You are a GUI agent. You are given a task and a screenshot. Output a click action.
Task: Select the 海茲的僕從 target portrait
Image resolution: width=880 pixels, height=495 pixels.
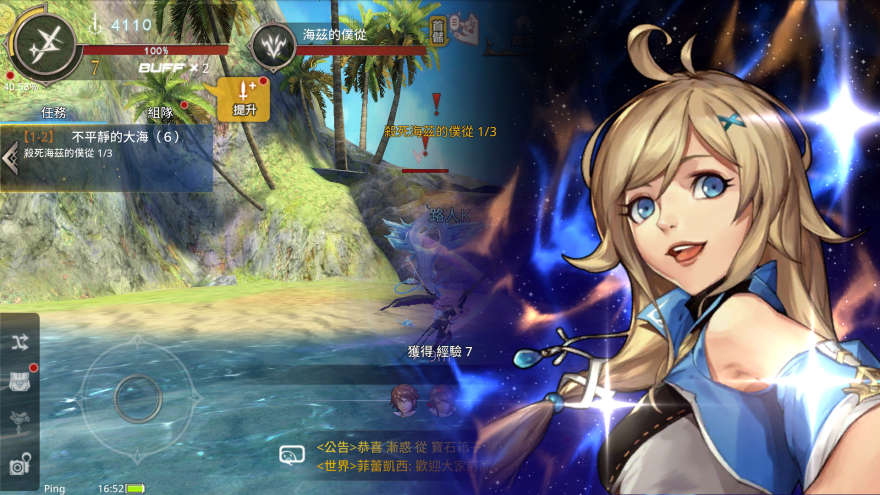tap(273, 44)
